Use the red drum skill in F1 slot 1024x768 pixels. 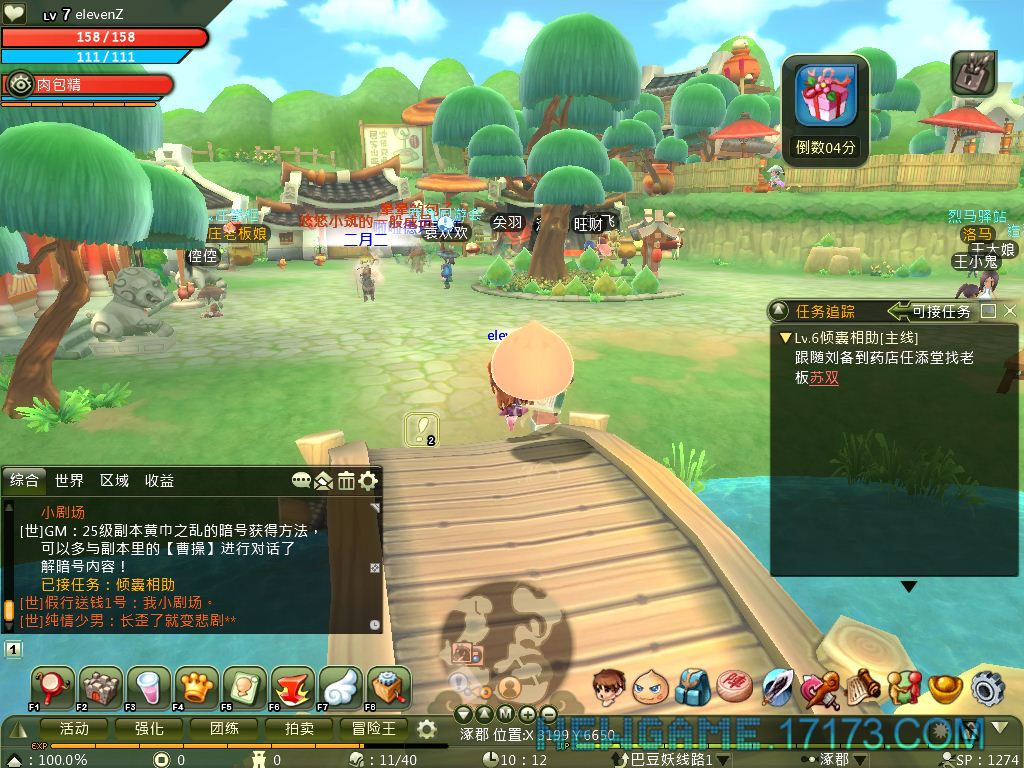[x=51, y=687]
